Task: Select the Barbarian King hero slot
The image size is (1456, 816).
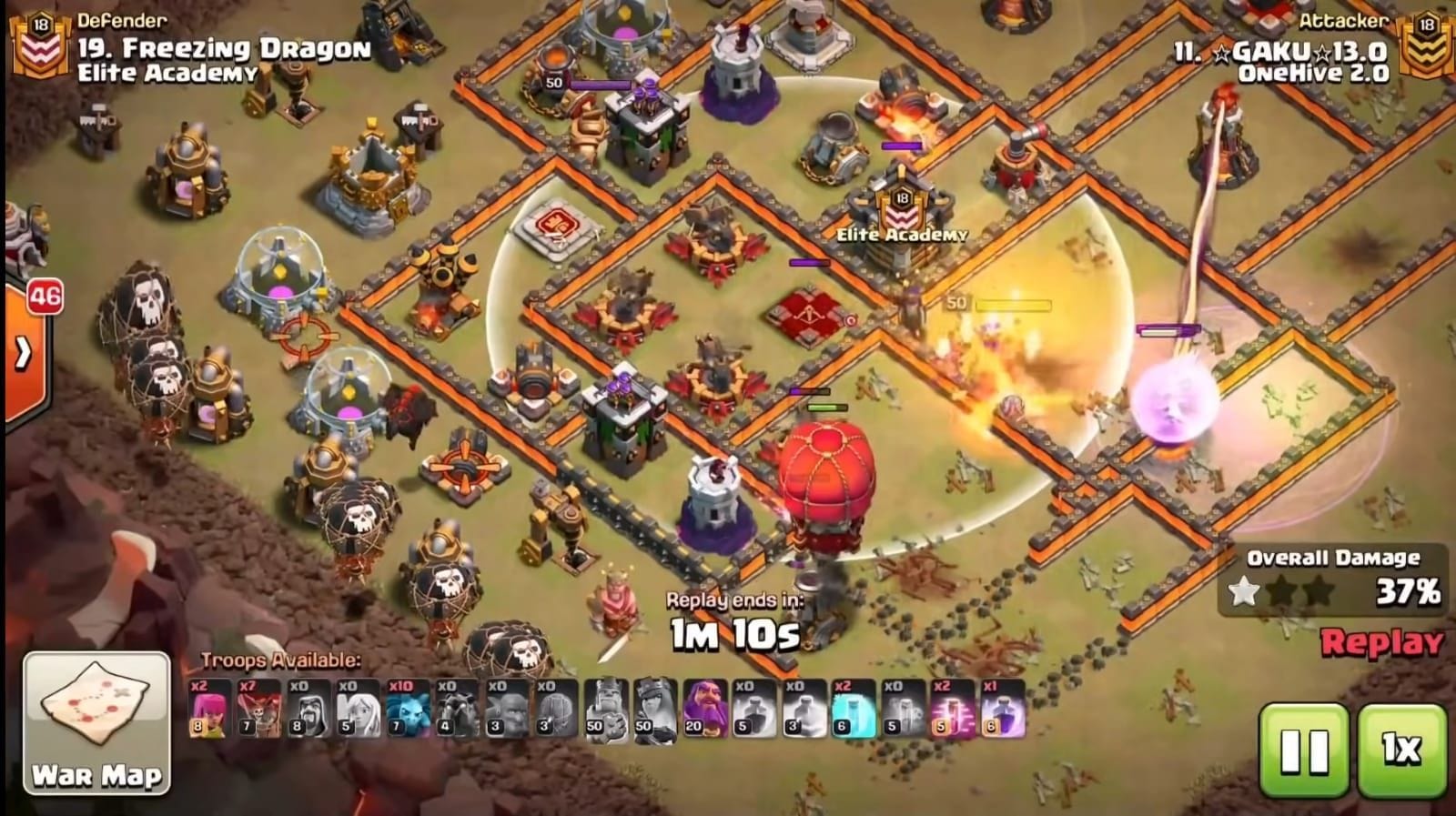Action: click(607, 708)
